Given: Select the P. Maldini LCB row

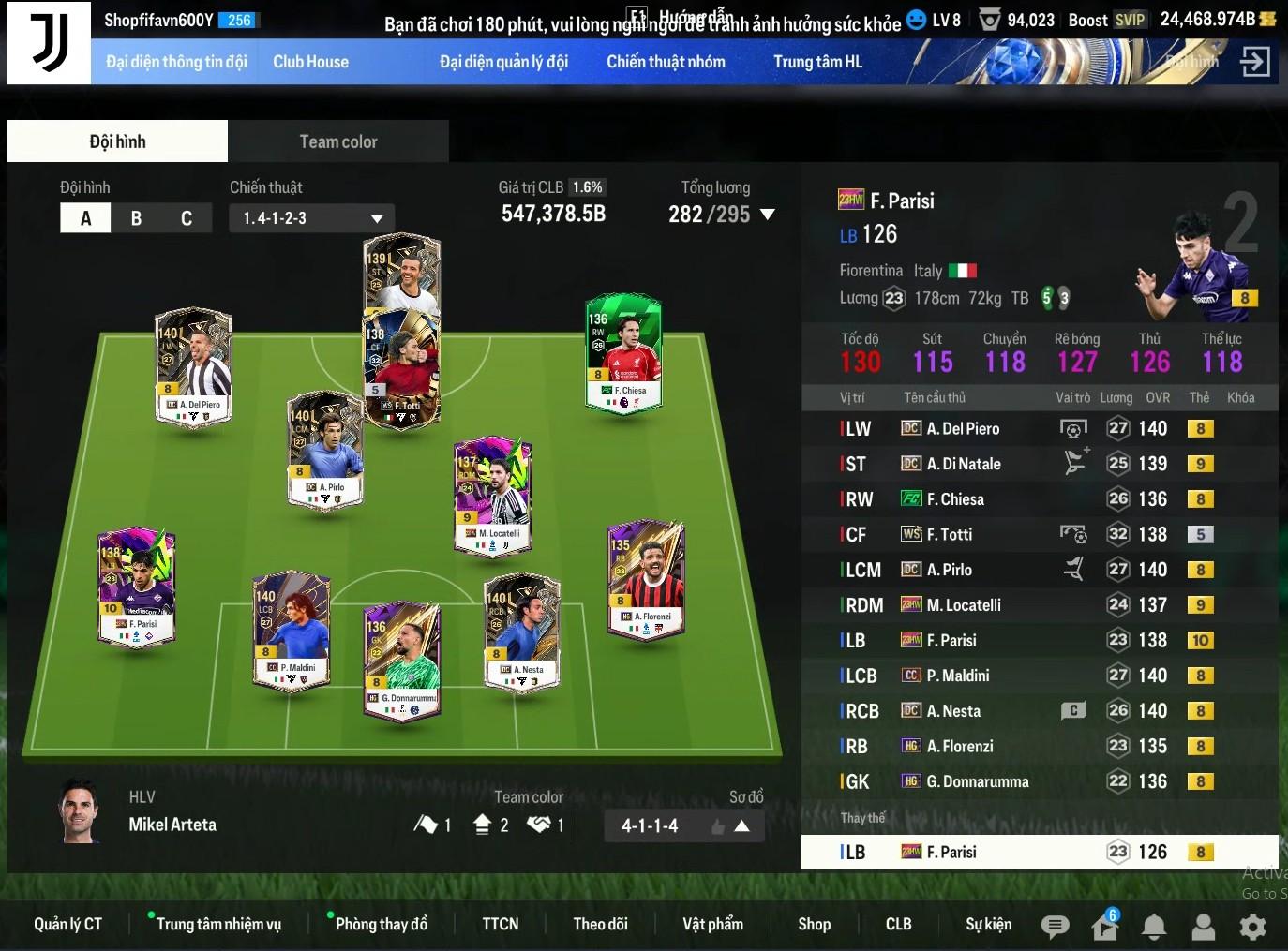Looking at the screenshot, I should click(x=1031, y=676).
